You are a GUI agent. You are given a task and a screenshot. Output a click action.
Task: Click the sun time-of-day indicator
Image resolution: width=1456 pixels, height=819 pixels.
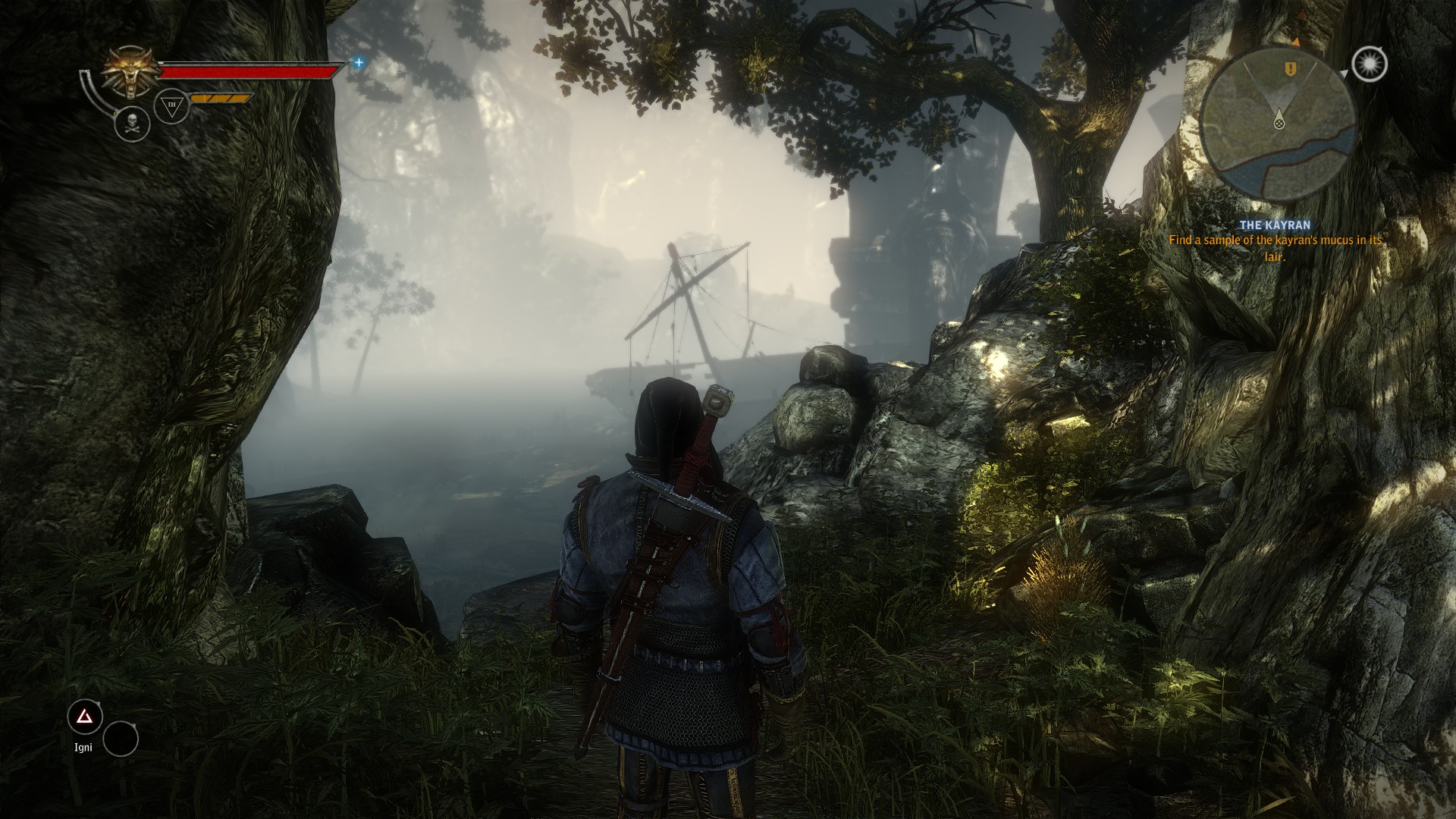click(1369, 64)
